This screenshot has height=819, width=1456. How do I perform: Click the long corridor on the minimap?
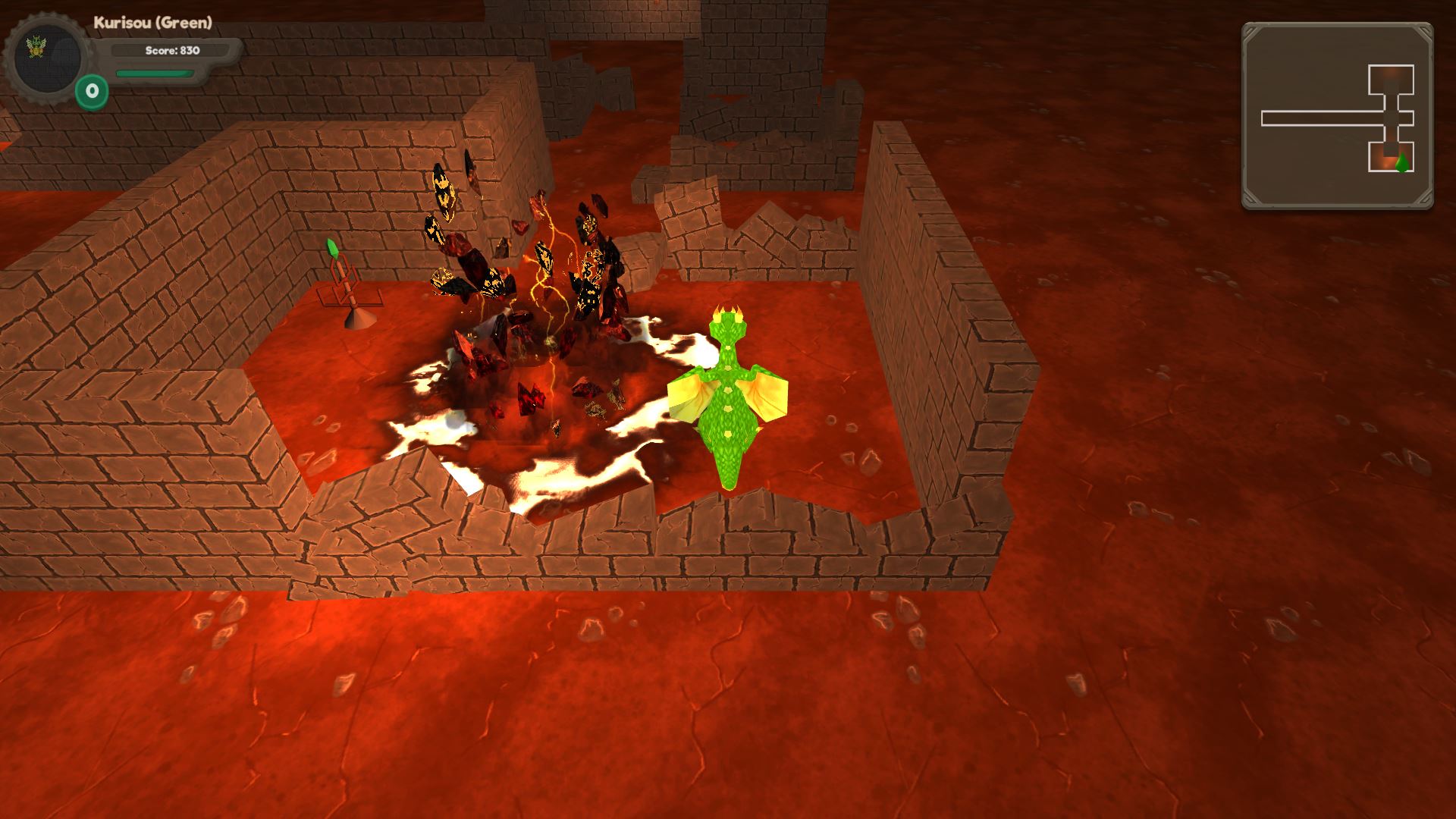click(x=1319, y=118)
